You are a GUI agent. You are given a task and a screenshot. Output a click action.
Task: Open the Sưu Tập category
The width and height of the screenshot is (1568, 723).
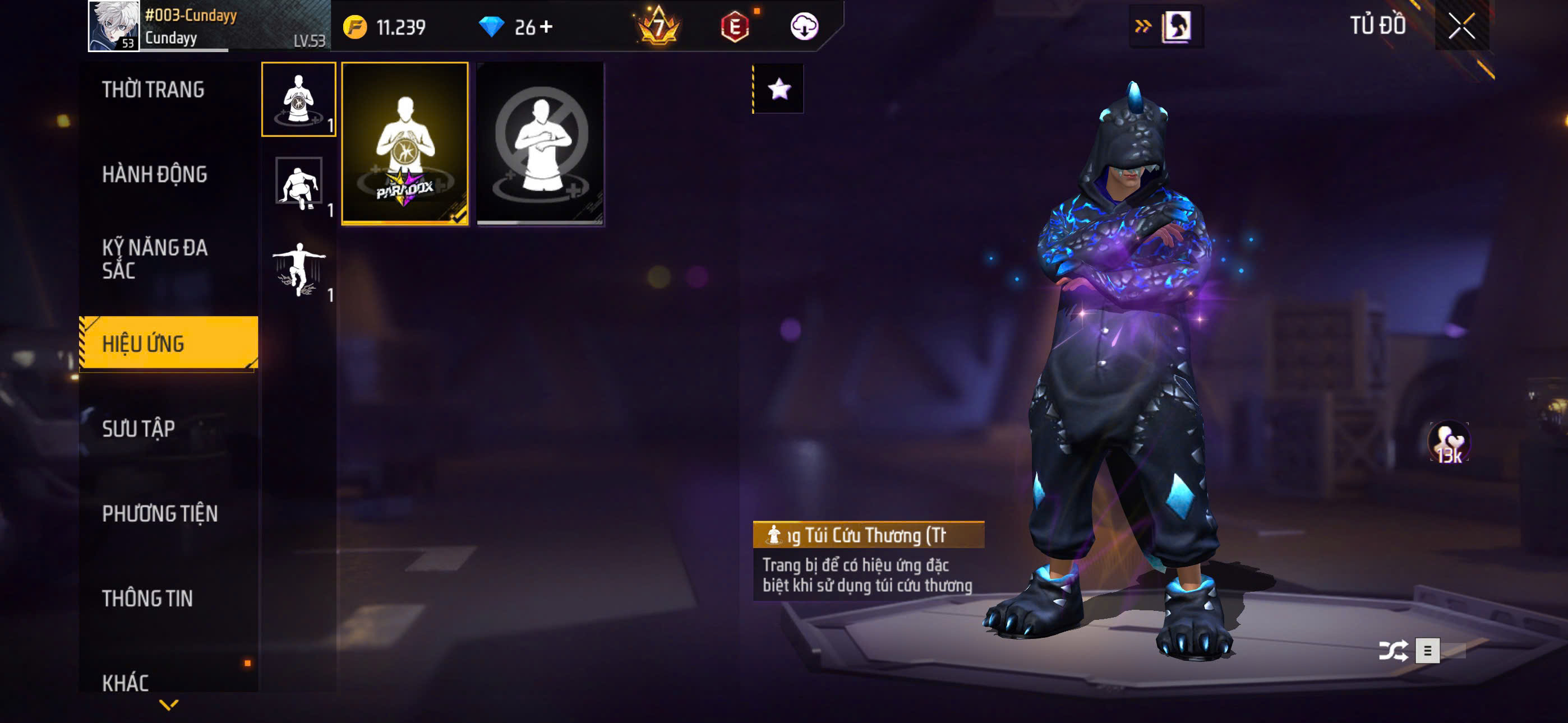pos(139,429)
